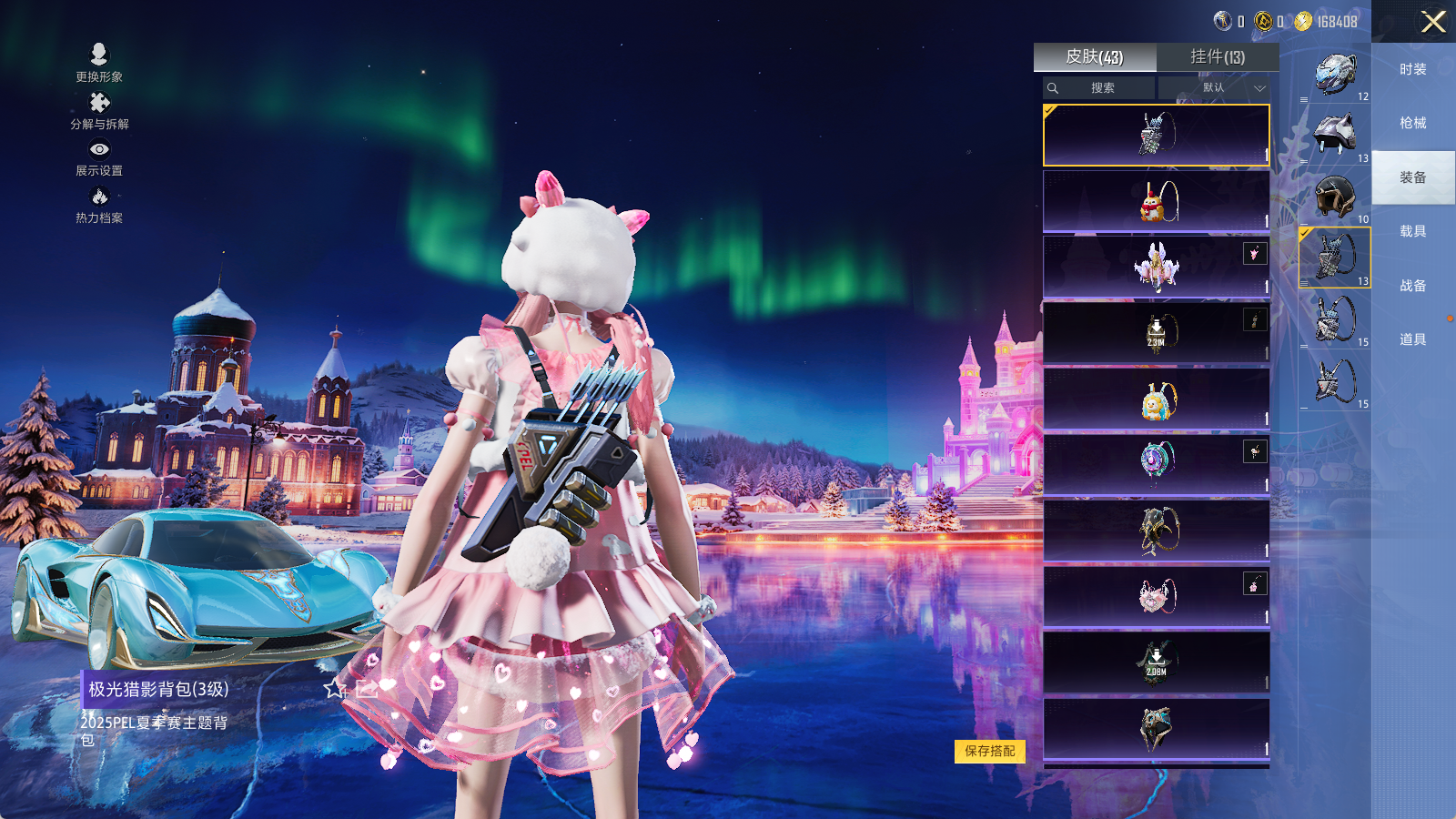Select the 时装 category
Screen dimensions: 1456x819
1412,69
